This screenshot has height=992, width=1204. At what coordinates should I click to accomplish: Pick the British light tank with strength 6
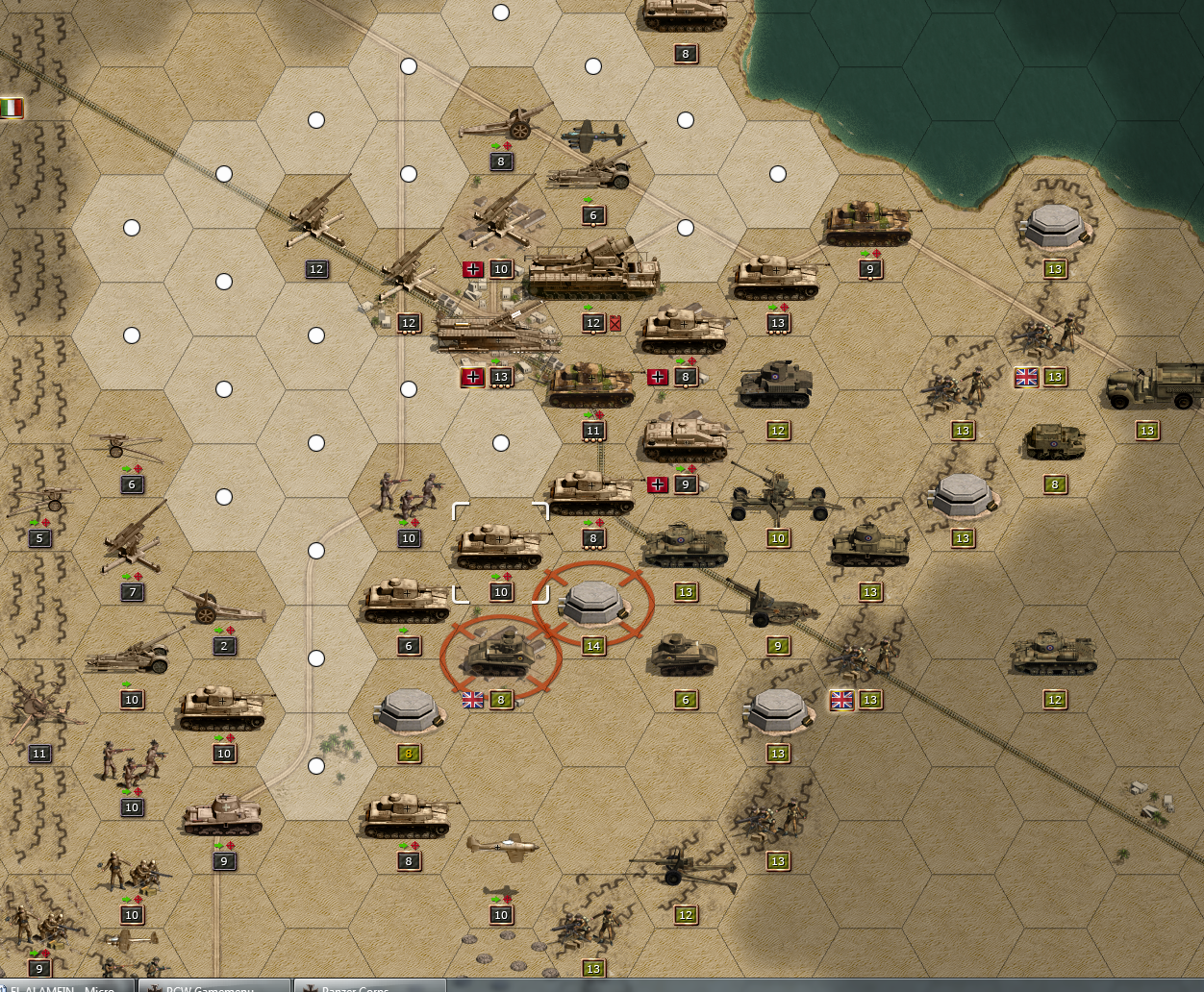684,657
